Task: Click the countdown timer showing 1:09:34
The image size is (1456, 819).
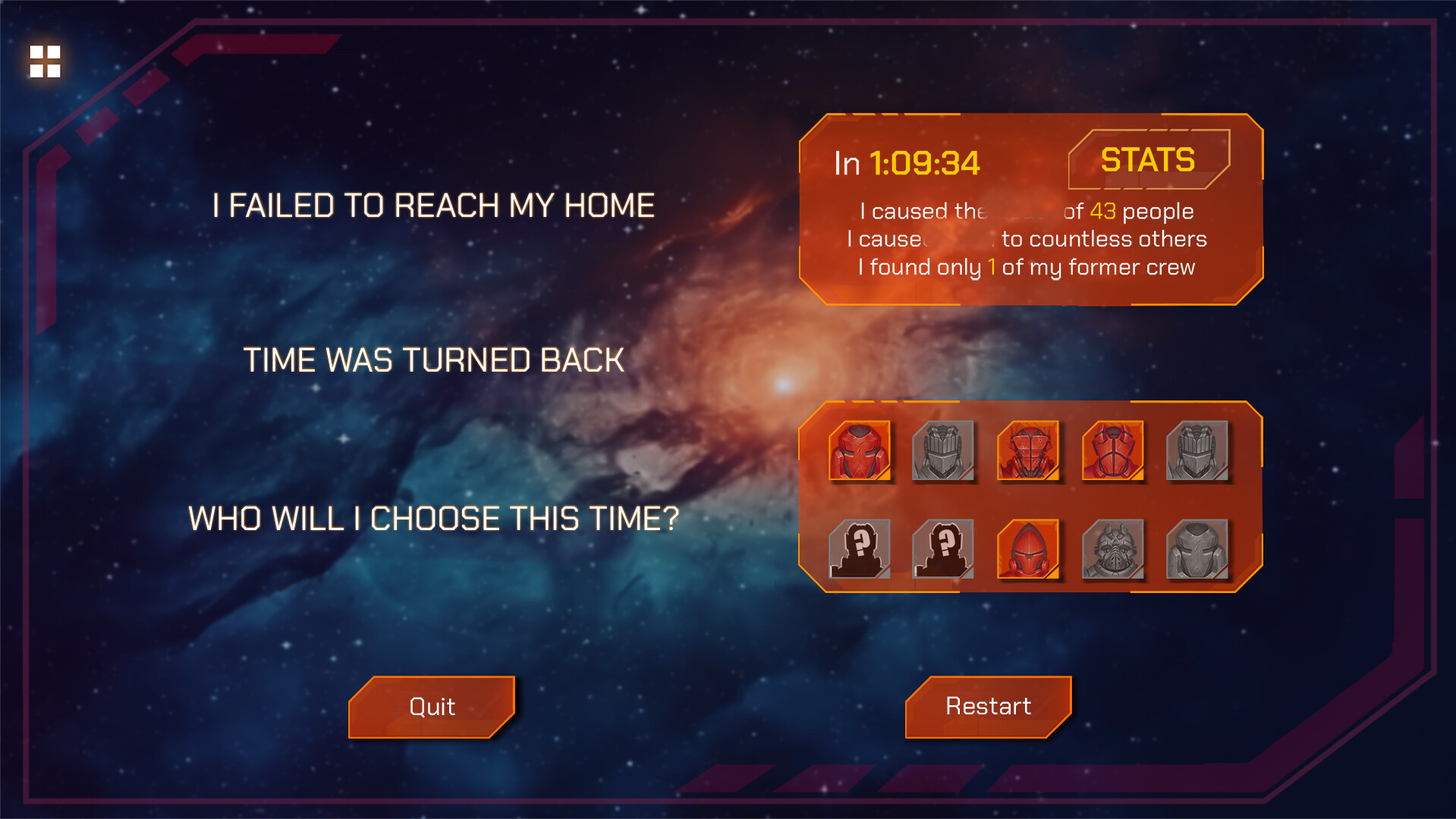Action: click(922, 162)
